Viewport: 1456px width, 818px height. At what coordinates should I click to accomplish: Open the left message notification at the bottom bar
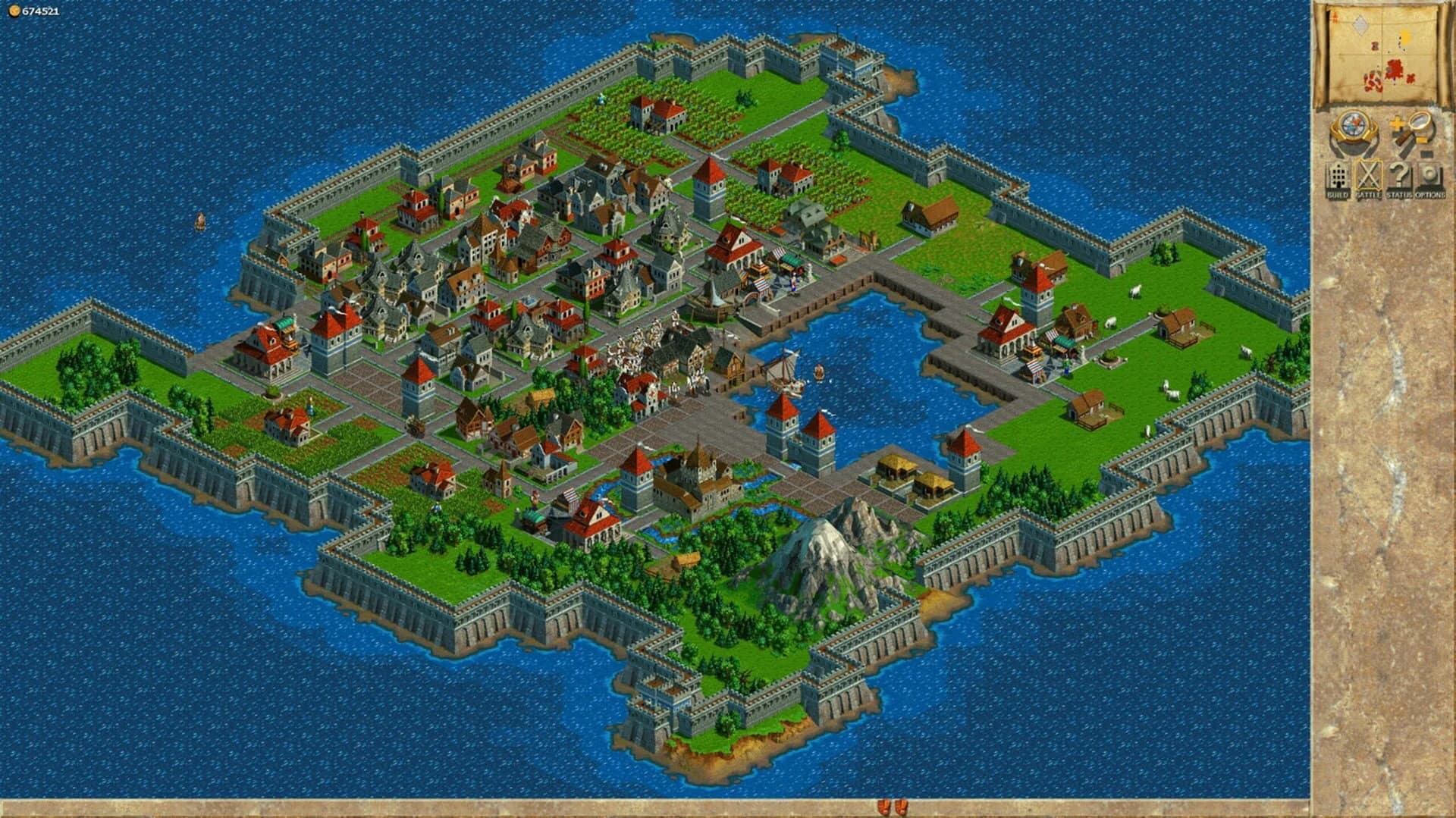tap(884, 806)
